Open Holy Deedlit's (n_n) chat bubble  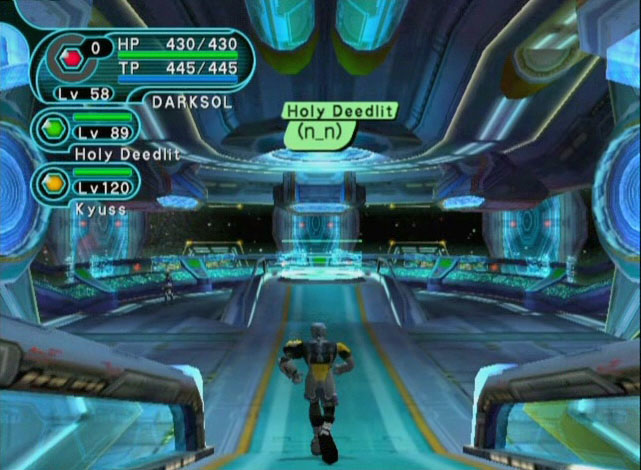click(321, 131)
